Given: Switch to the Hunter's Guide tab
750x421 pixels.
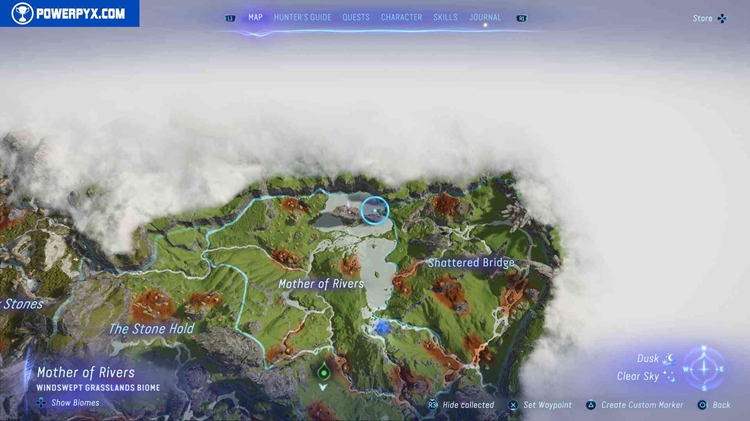Looking at the screenshot, I should point(302,17).
